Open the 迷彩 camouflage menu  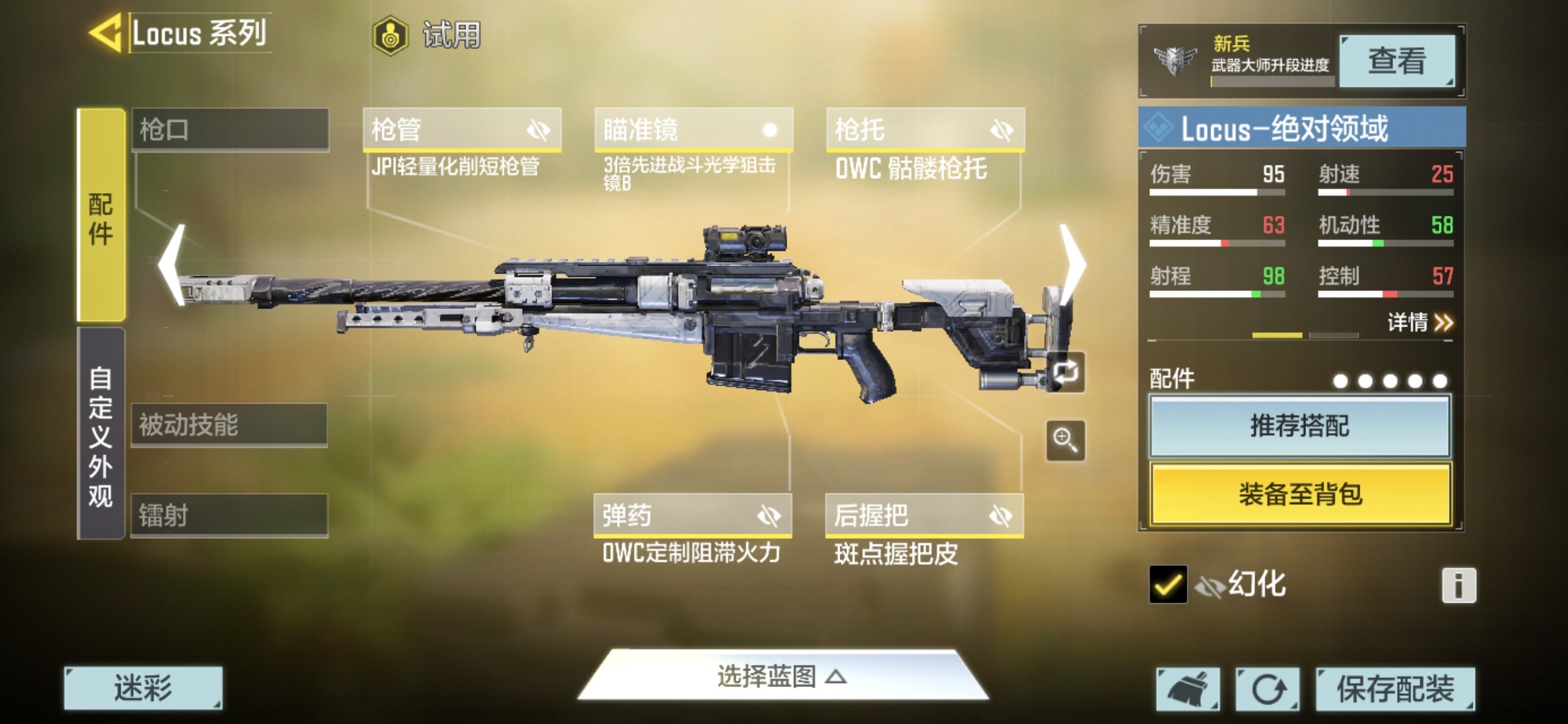(x=143, y=688)
